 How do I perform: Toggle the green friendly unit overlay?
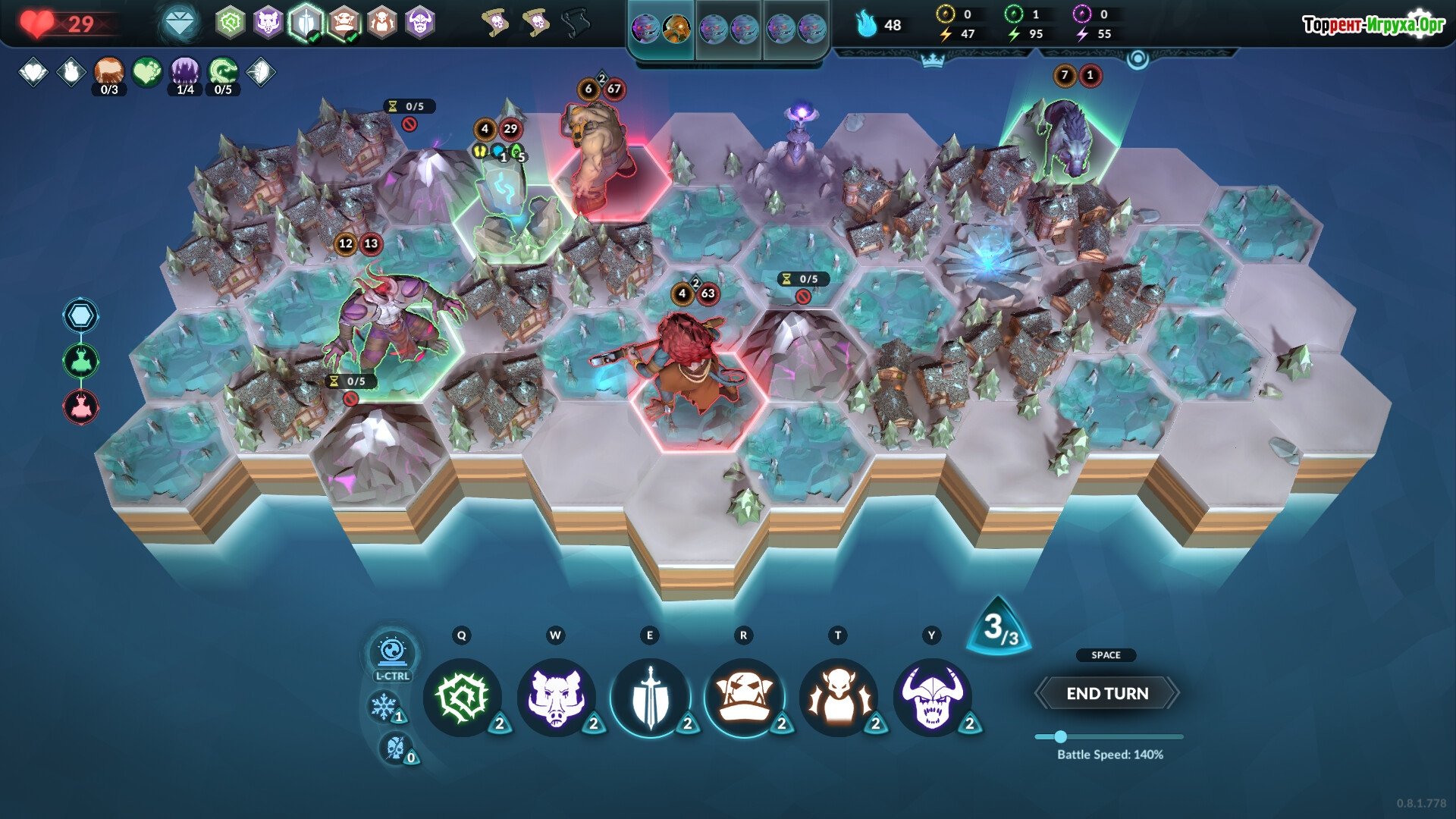click(x=80, y=361)
